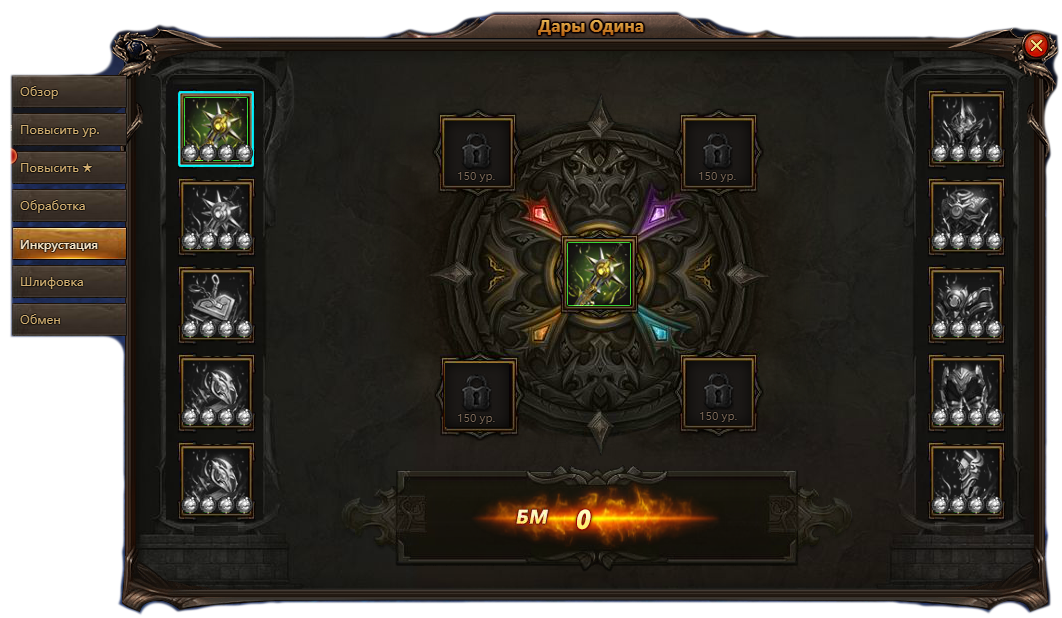
Task: Switch to the Повысить ур. tab
Action: (x=68, y=130)
